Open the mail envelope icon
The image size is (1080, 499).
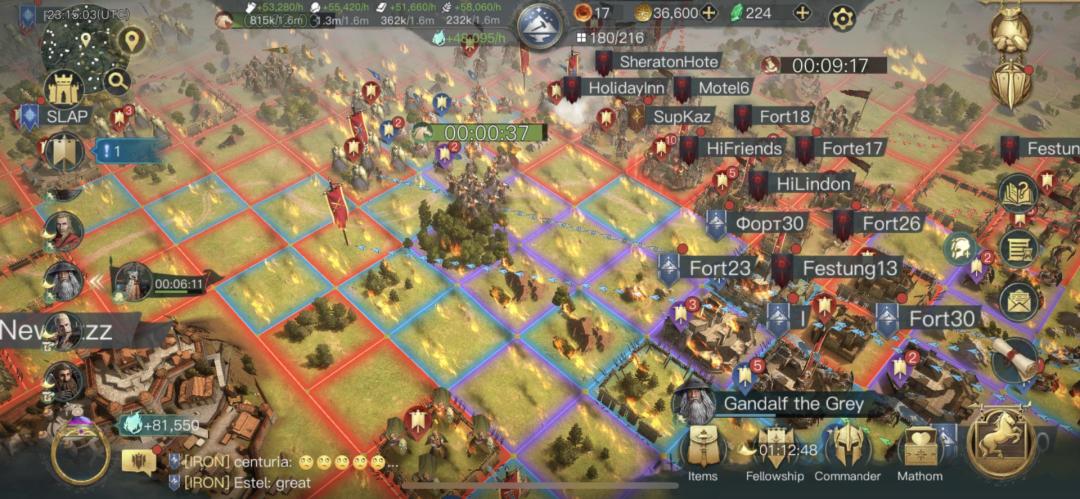1018,297
